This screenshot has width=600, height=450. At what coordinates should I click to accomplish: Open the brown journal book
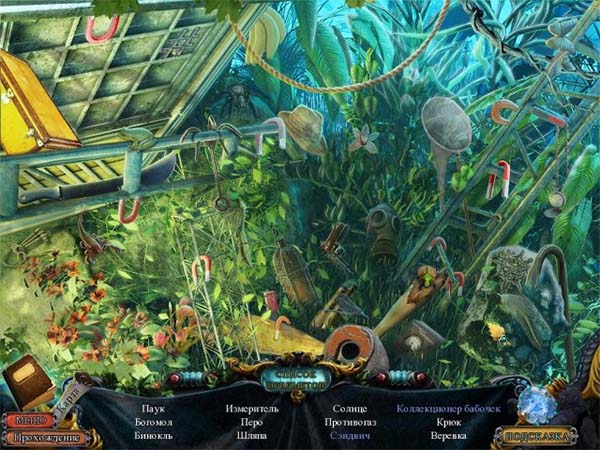click(27, 381)
